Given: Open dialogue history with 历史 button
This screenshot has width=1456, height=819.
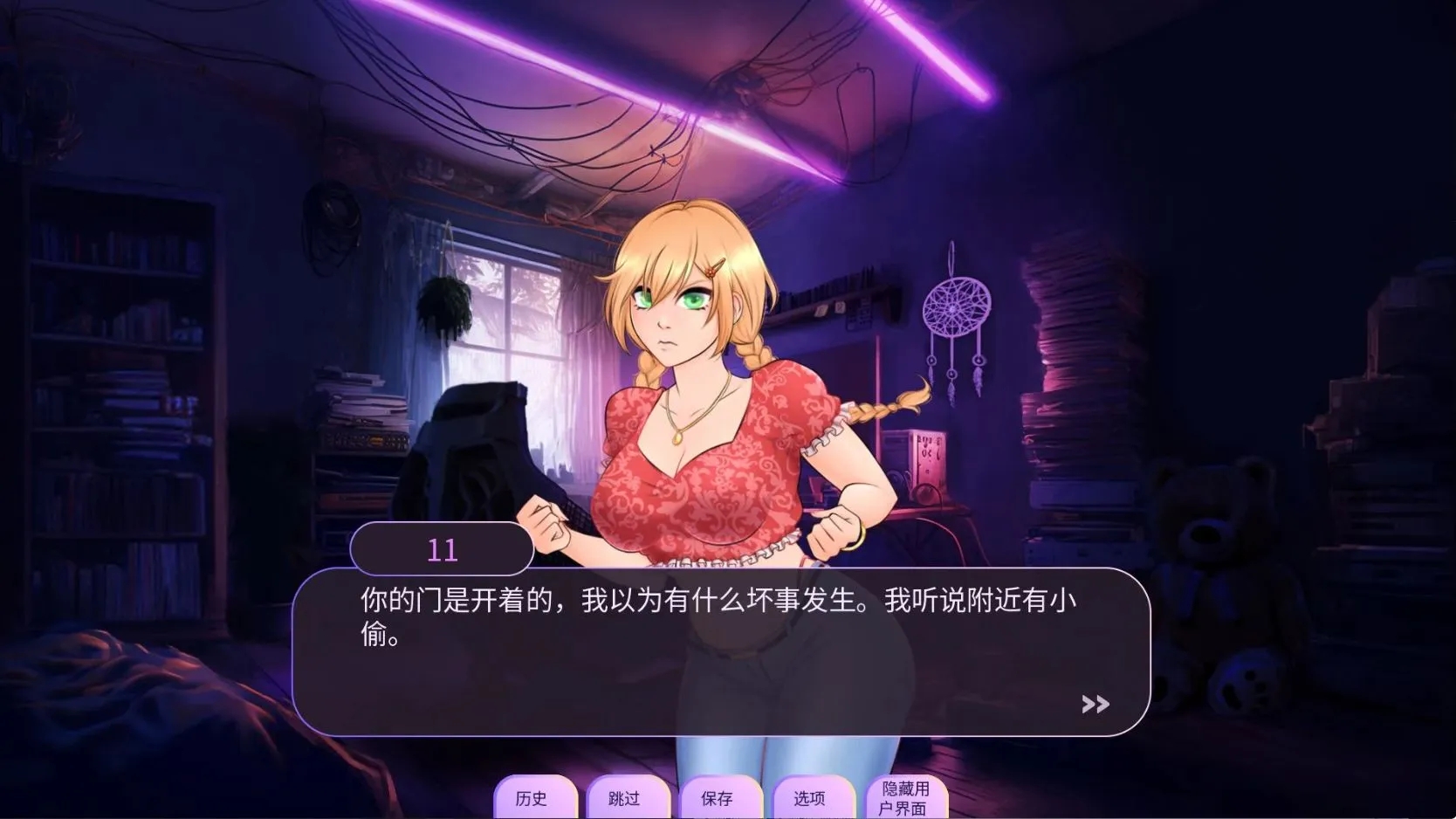Looking at the screenshot, I should point(535,797).
